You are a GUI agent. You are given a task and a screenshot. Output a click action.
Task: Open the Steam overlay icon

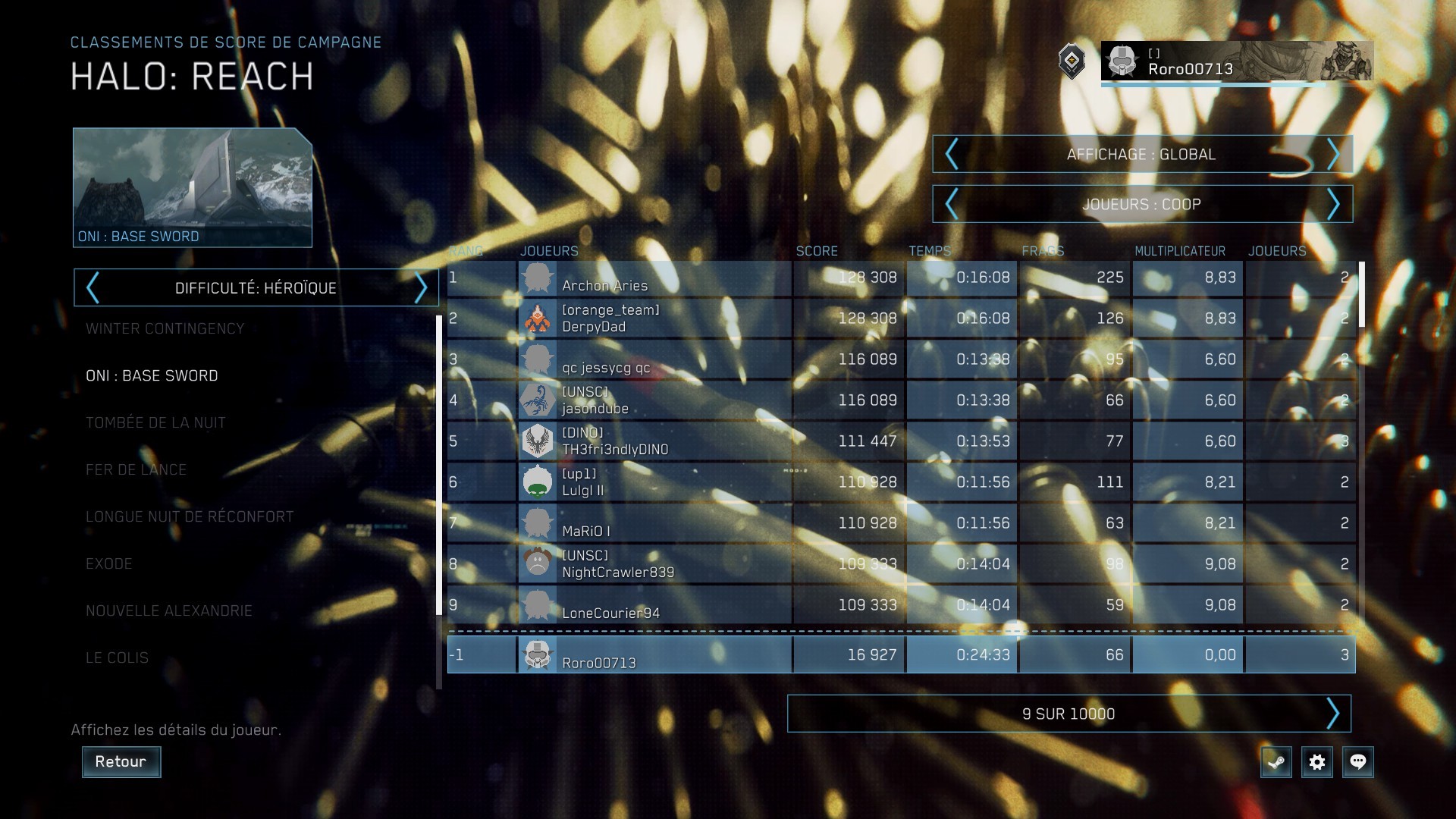pyautogui.click(x=1276, y=762)
